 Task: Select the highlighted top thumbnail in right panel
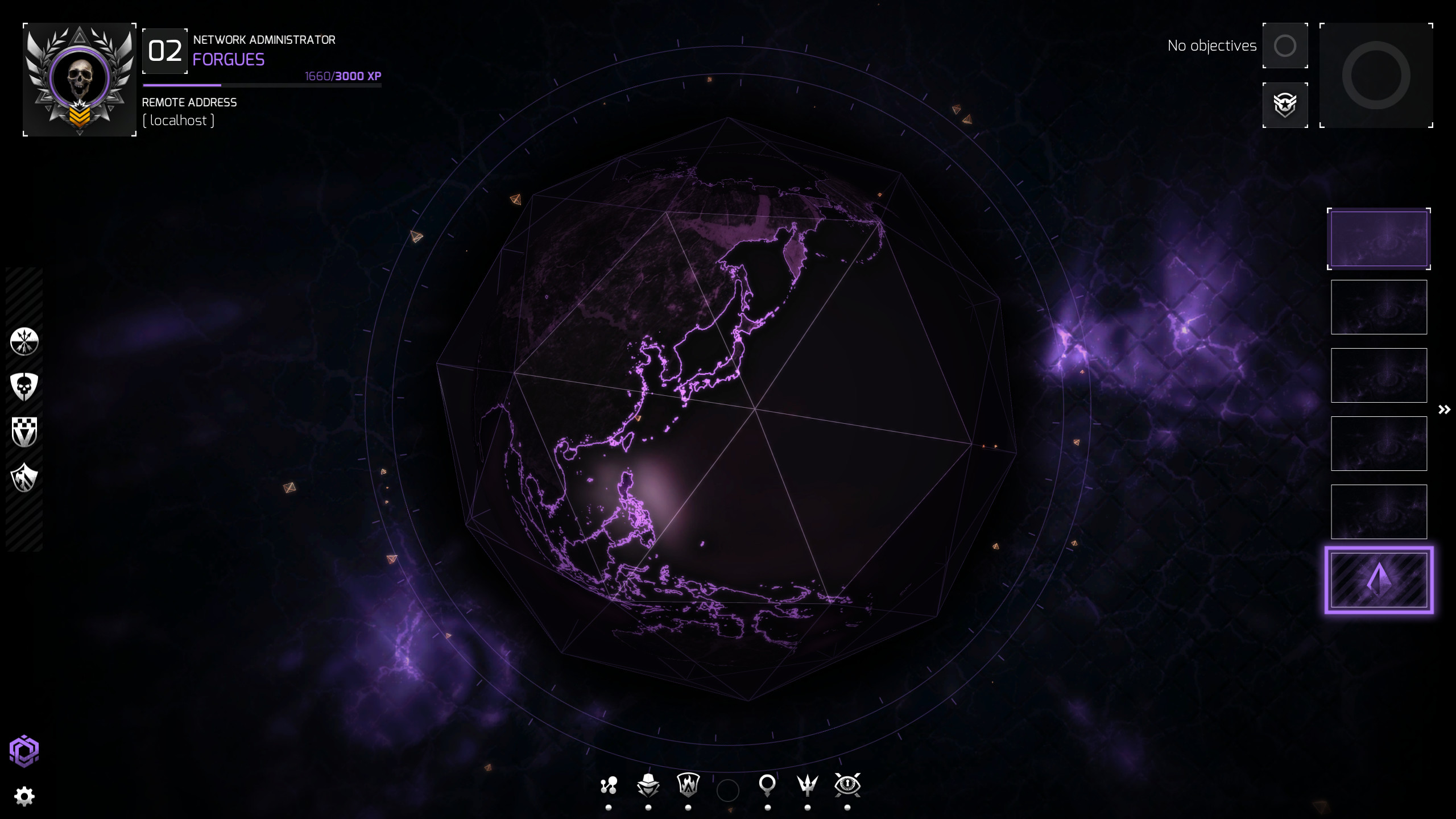pos(1379,238)
